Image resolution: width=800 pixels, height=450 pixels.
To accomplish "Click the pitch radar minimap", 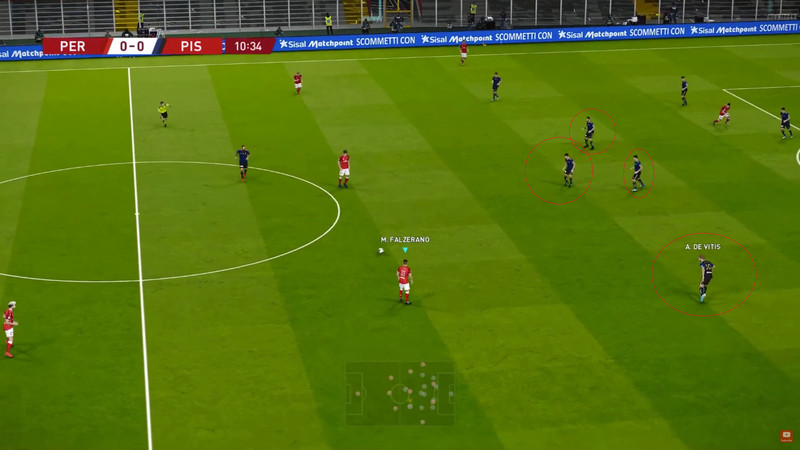I will coord(400,392).
